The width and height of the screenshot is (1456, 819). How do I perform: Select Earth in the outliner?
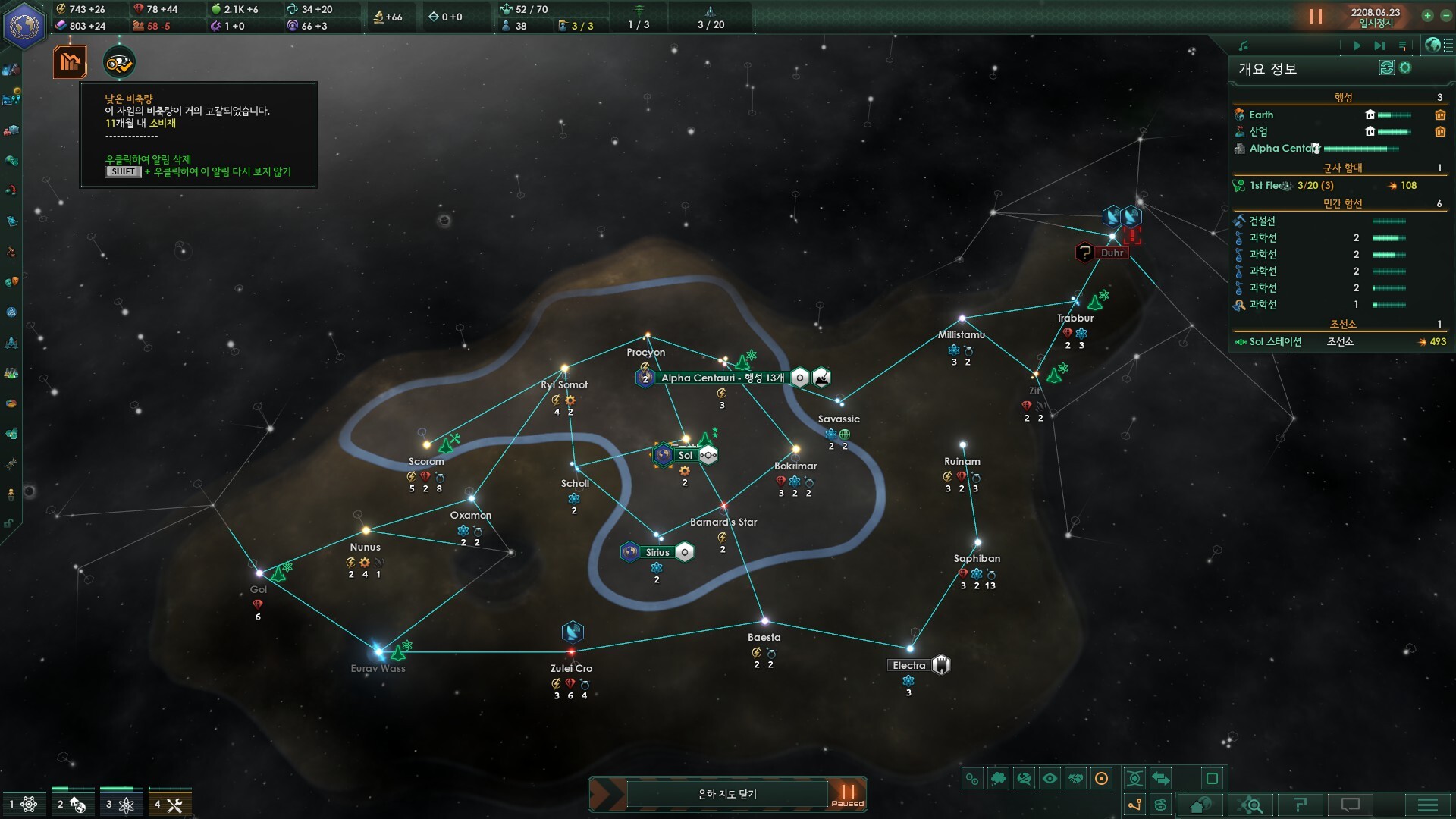(x=1261, y=115)
